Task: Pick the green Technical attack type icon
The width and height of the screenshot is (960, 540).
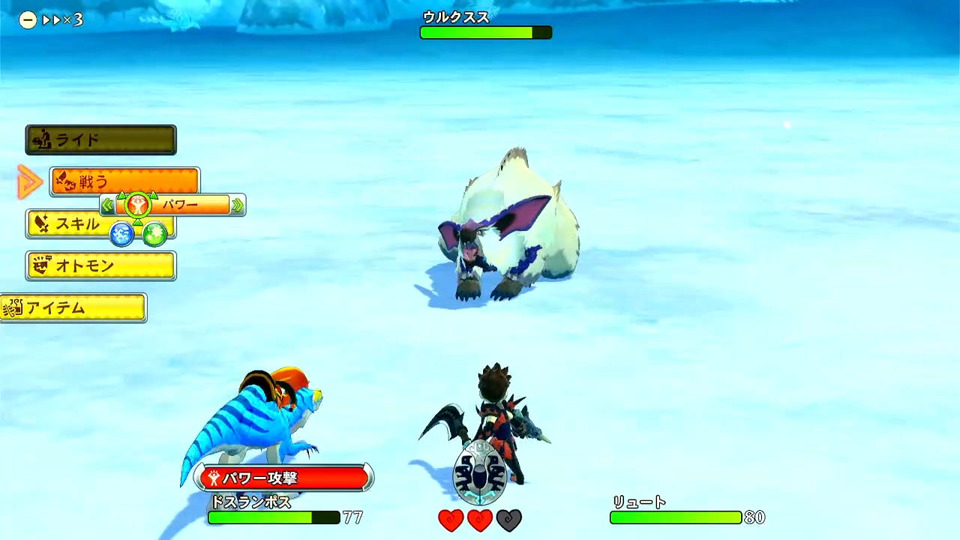Action: point(154,235)
